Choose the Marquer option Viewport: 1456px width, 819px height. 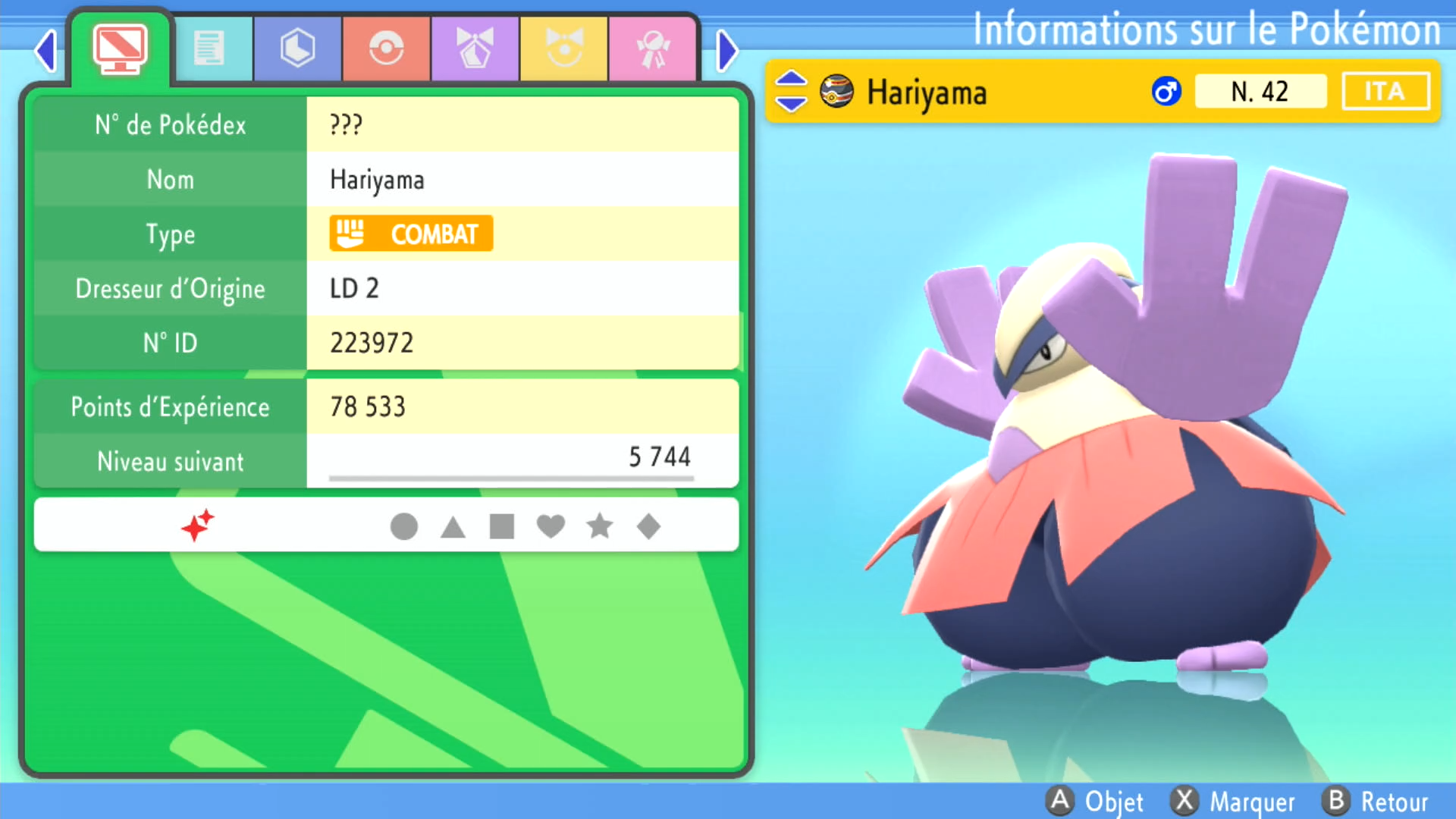point(1233,802)
